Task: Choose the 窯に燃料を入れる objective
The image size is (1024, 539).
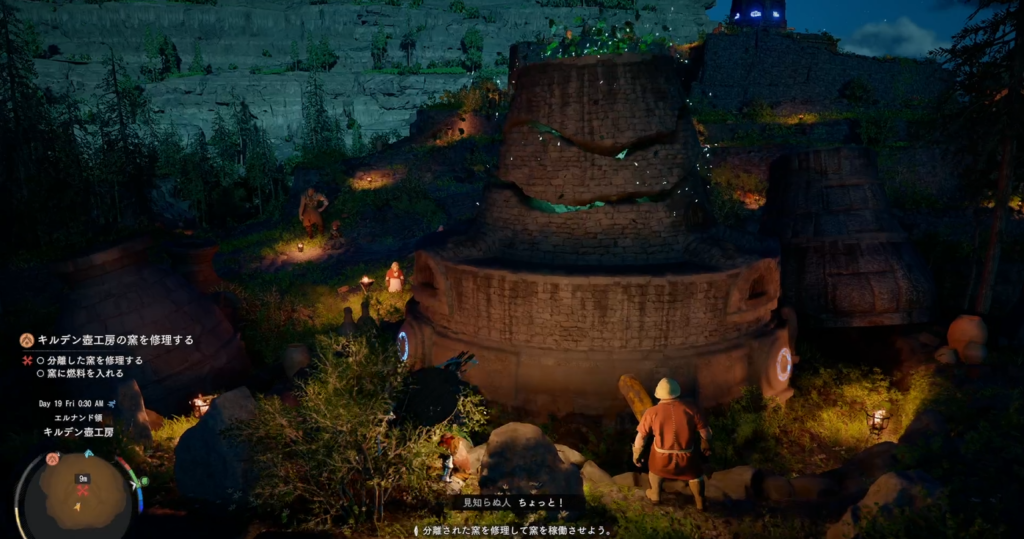Action: coord(85,373)
